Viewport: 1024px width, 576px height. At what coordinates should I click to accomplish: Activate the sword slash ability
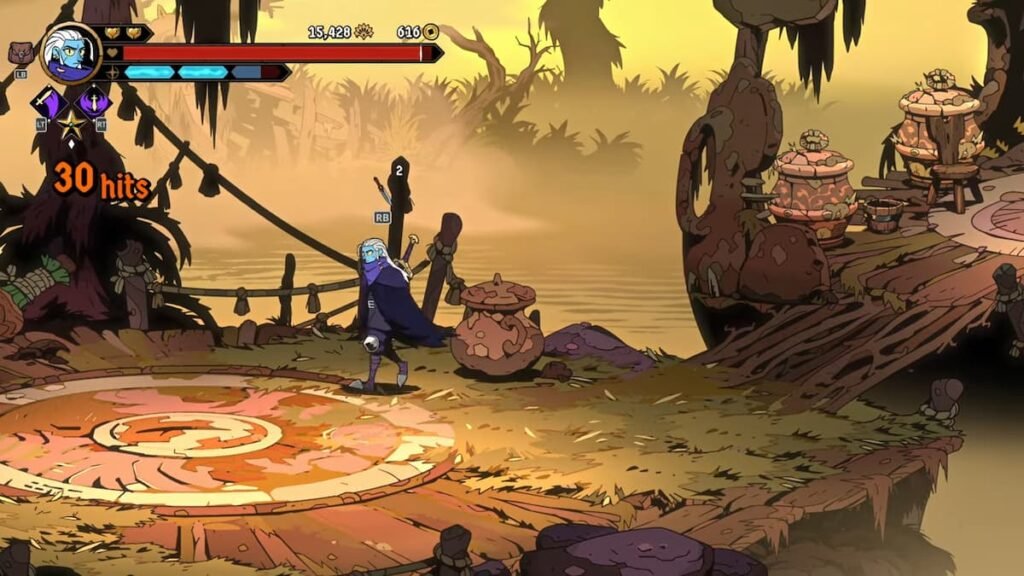(x=47, y=100)
